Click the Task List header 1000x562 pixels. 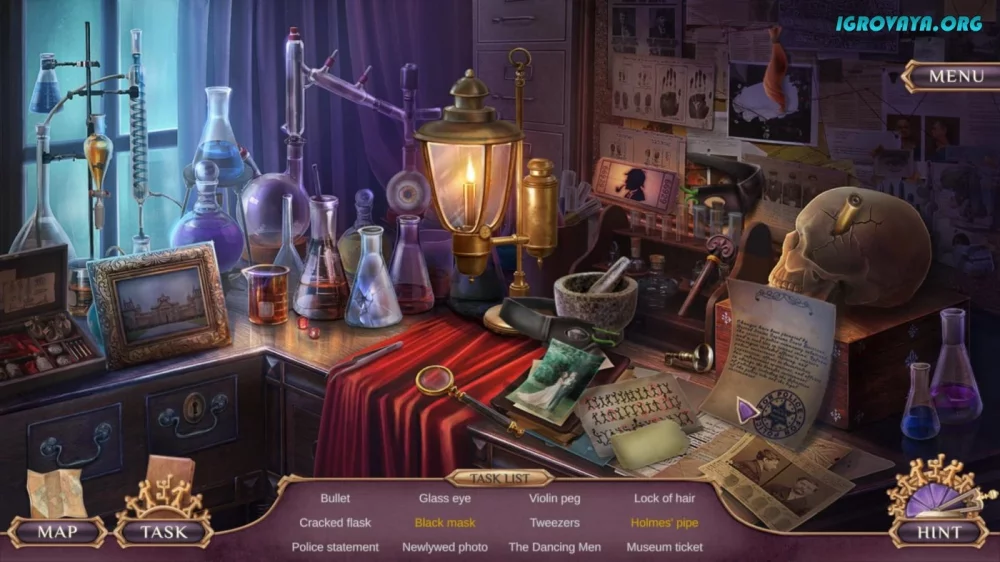tap(500, 478)
